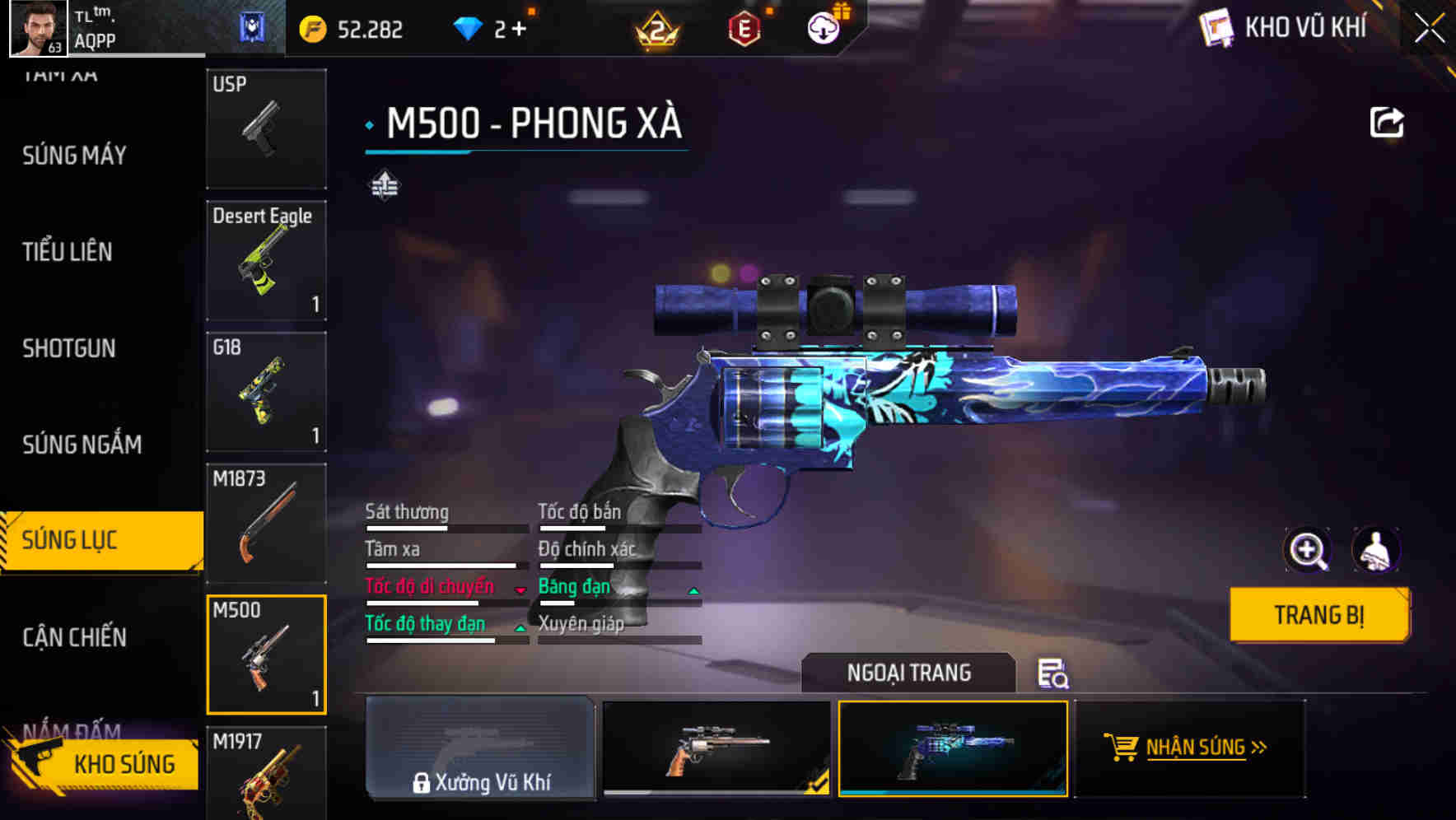Share the M500 - Phong Xà weapon
Viewport: 1456px width, 820px height.
[x=1388, y=121]
